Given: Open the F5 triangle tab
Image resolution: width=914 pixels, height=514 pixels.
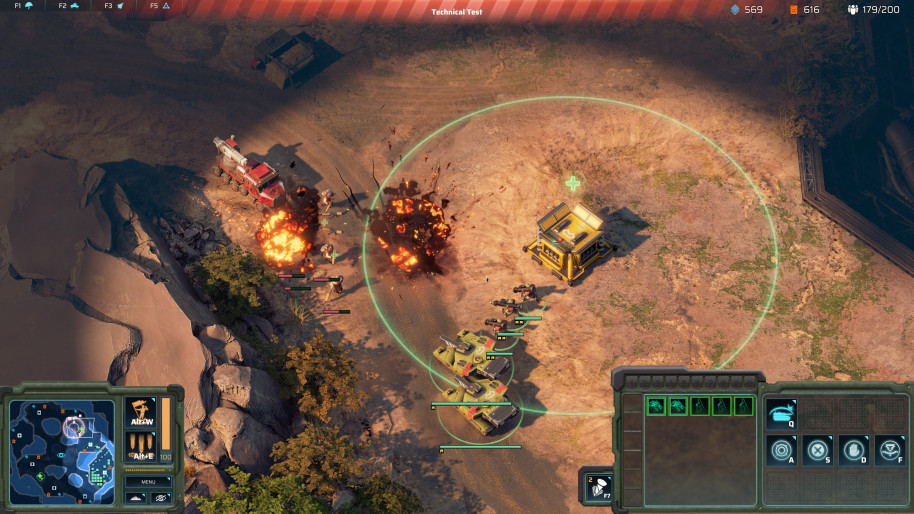Looking at the screenshot, I should pos(160,6).
